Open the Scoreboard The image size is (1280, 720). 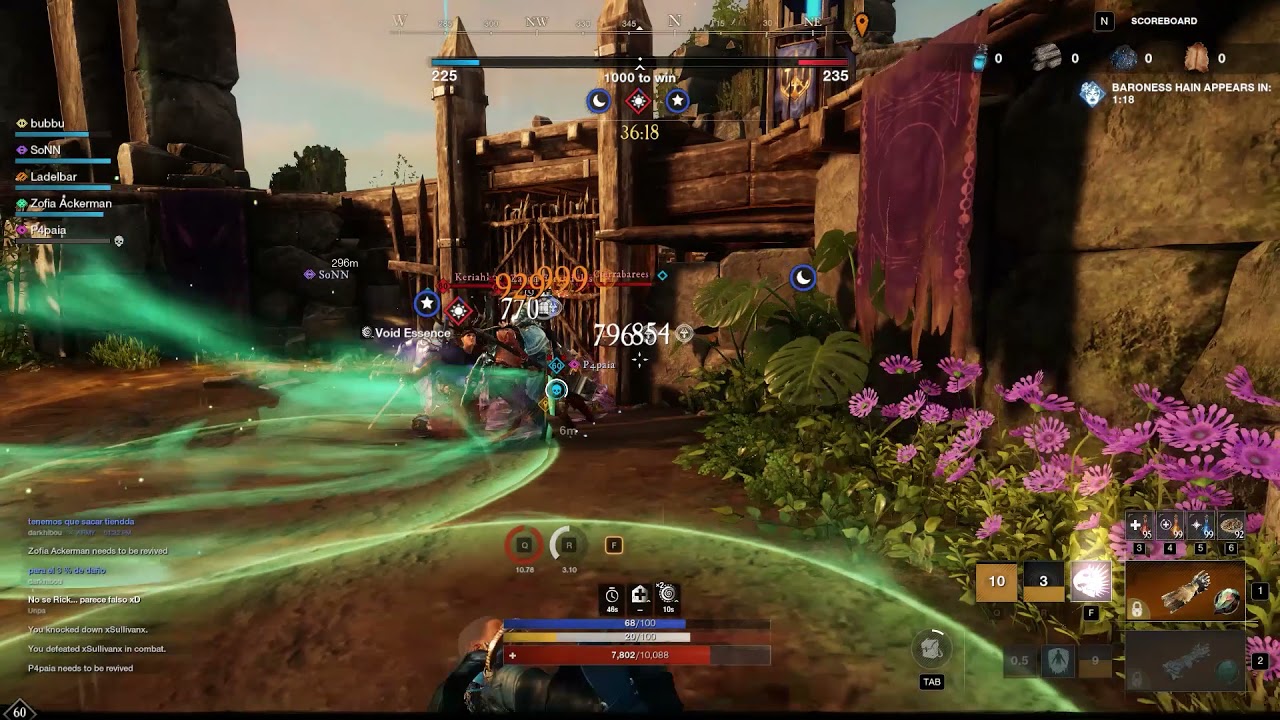point(1163,21)
